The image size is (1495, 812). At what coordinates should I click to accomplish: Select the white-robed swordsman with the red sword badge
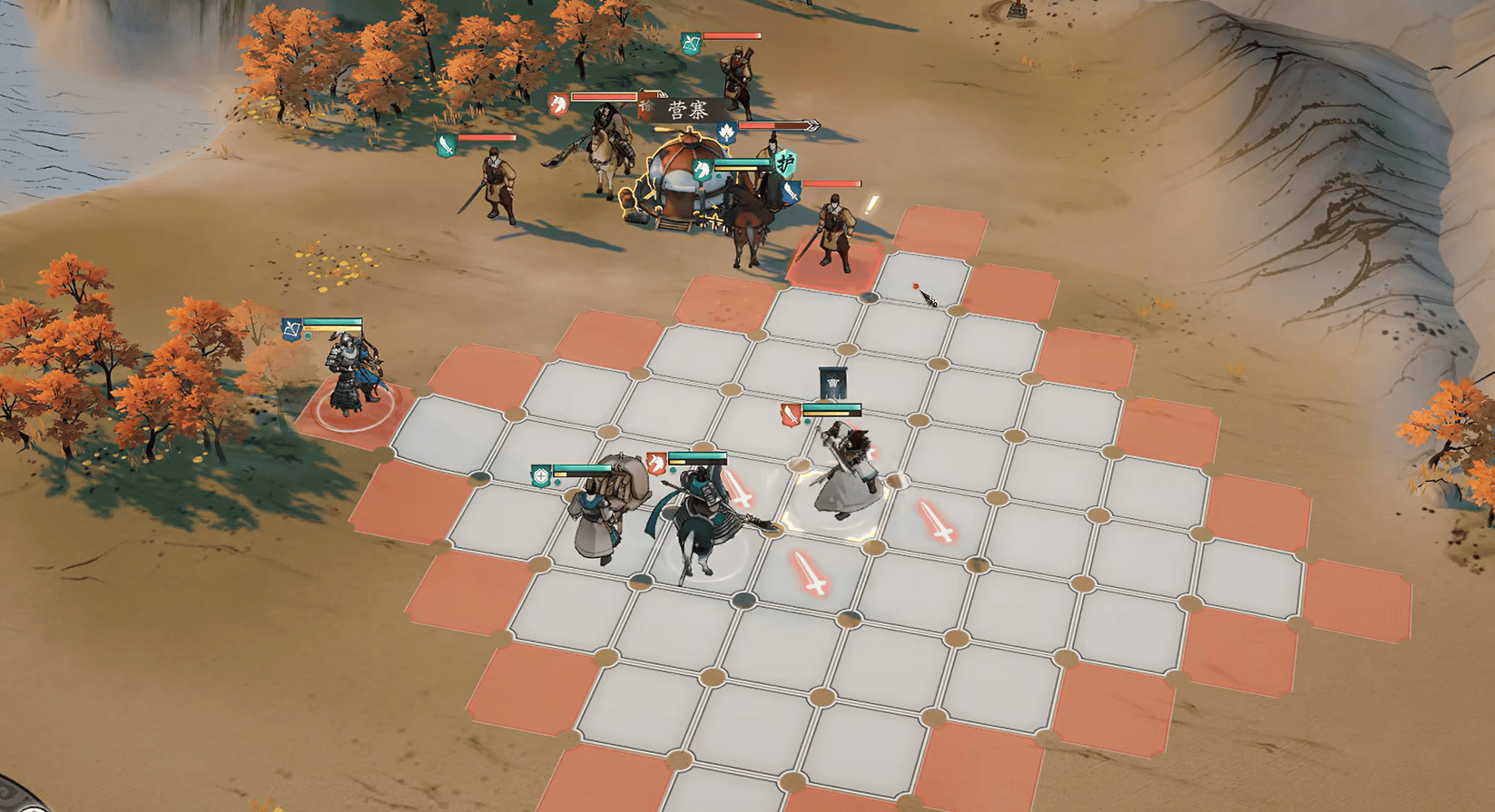pyautogui.click(x=844, y=476)
